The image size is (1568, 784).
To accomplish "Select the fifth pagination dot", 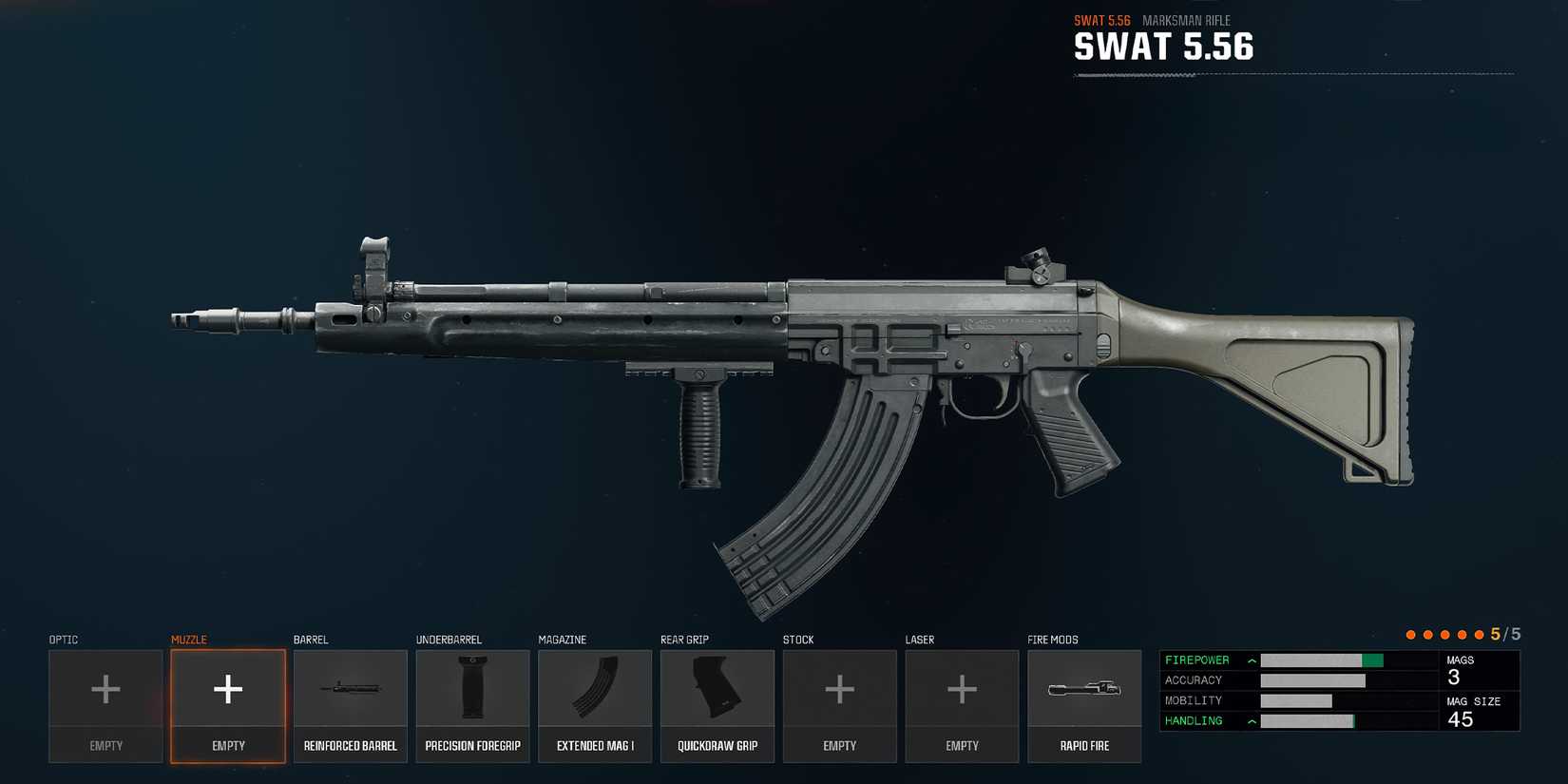I will point(1480,633).
